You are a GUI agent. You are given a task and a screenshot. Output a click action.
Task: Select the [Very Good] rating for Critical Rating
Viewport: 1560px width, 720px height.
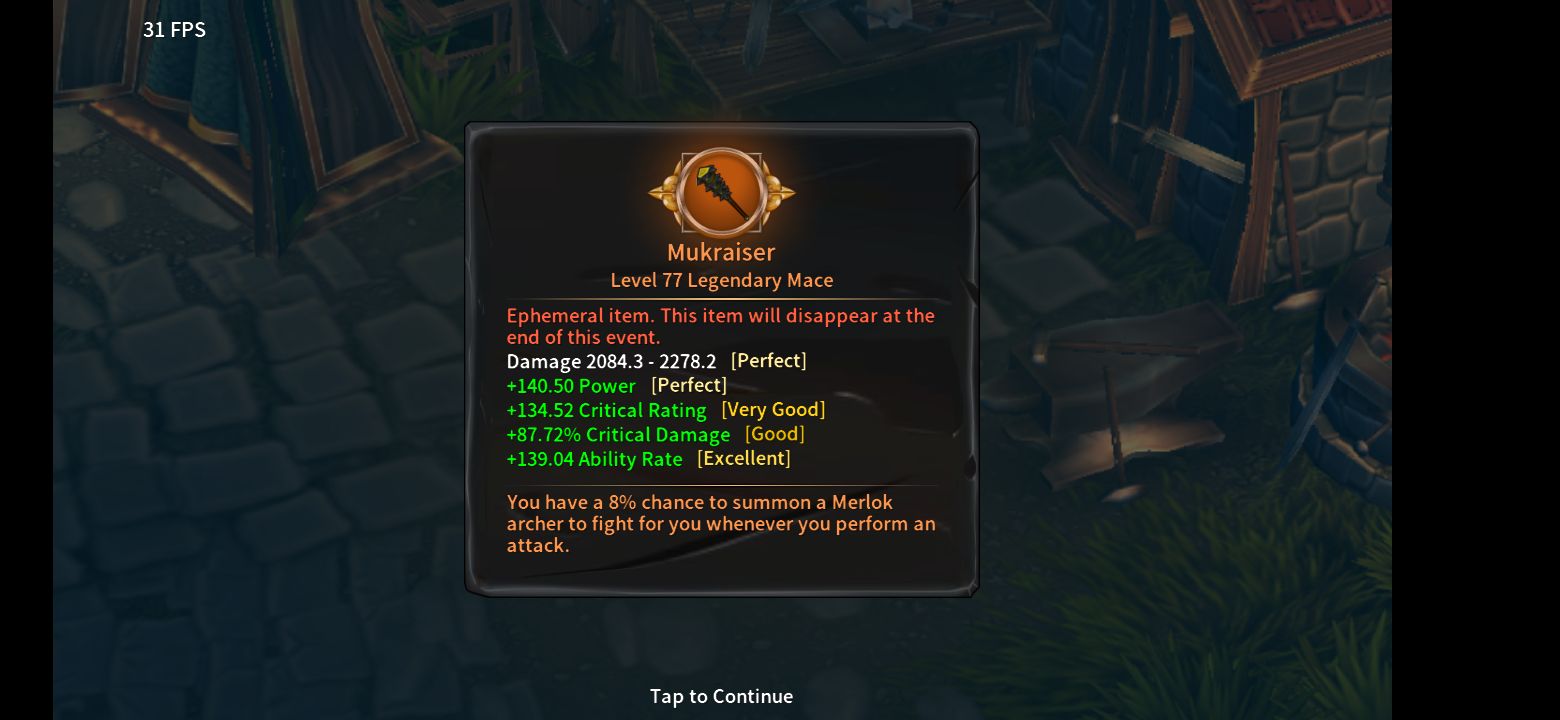coord(773,409)
